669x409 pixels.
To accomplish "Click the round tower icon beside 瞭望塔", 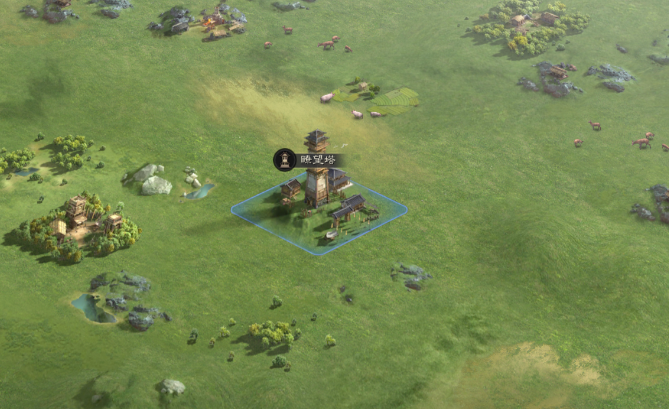I will 284,159.
